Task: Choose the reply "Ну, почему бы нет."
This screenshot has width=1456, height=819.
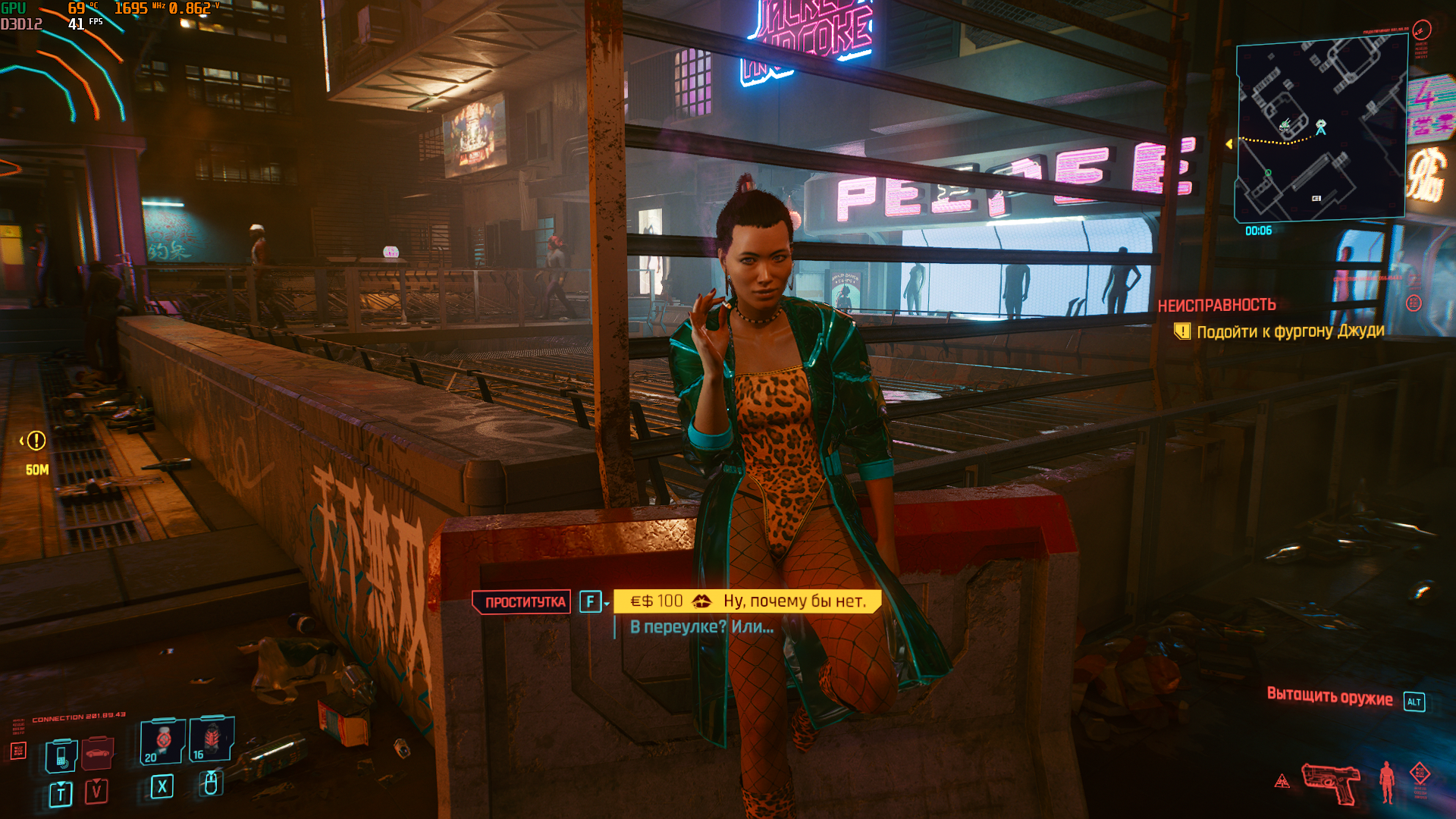Action: tap(793, 601)
